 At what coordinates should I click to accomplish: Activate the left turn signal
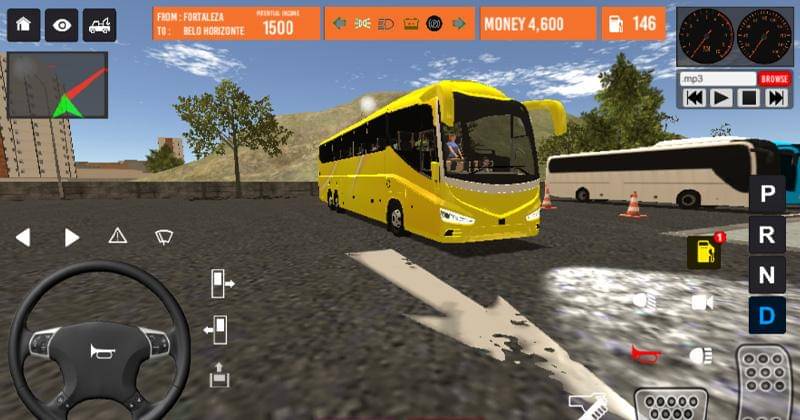[23, 237]
